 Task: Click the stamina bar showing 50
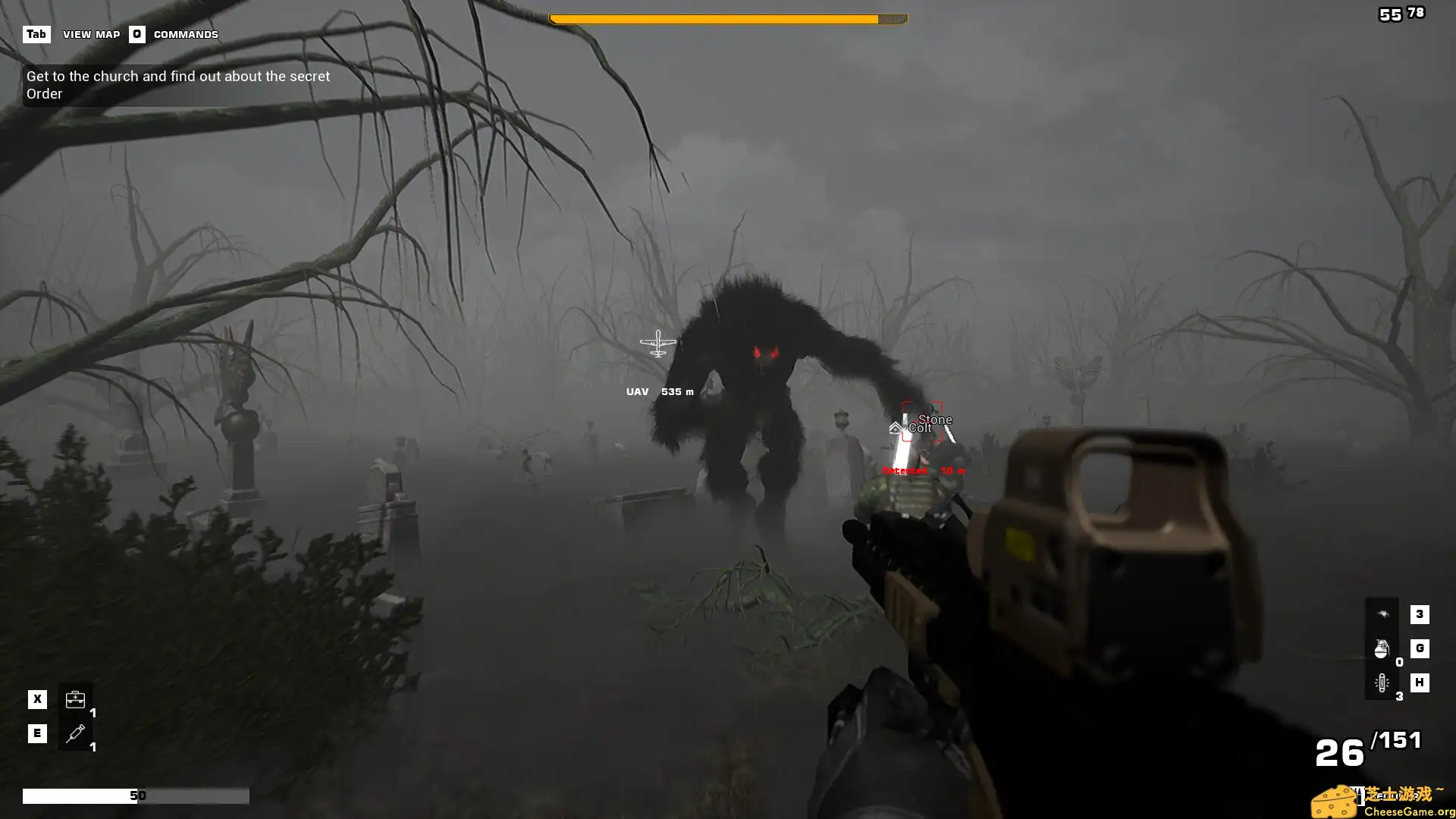(x=136, y=795)
